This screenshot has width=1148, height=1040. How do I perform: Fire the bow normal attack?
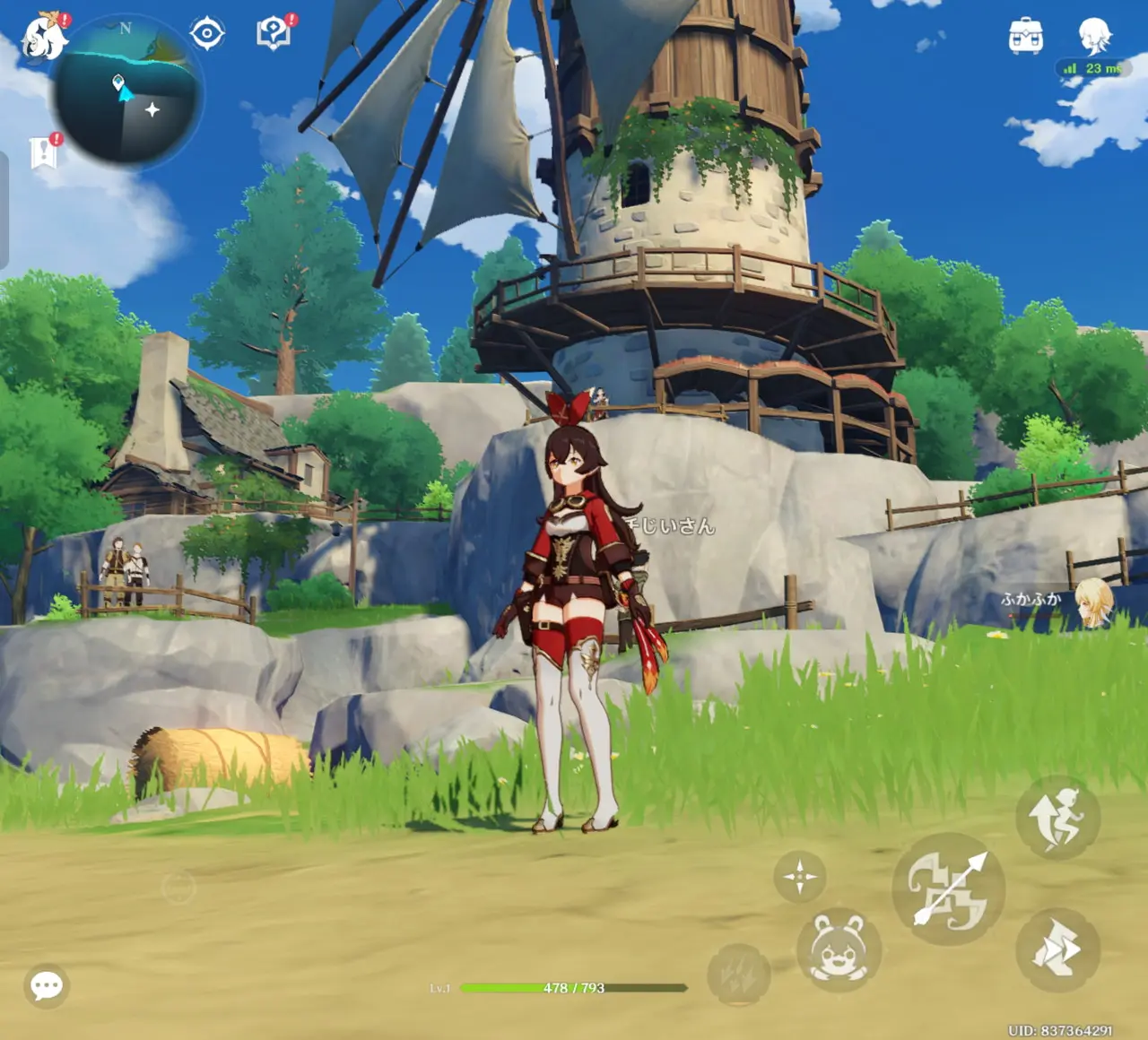[x=949, y=888]
